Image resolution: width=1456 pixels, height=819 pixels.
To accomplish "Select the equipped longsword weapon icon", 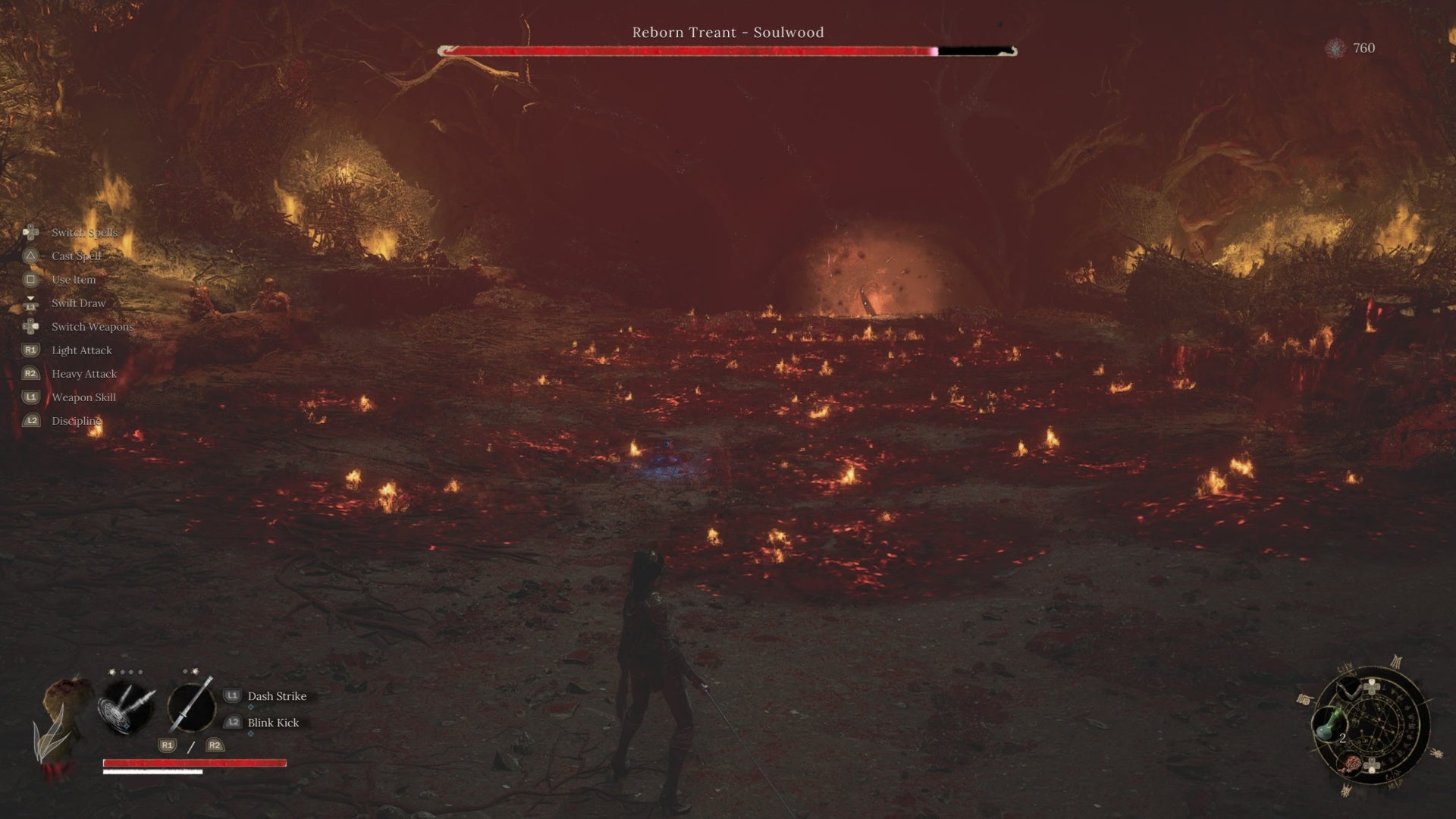I will pos(191,707).
